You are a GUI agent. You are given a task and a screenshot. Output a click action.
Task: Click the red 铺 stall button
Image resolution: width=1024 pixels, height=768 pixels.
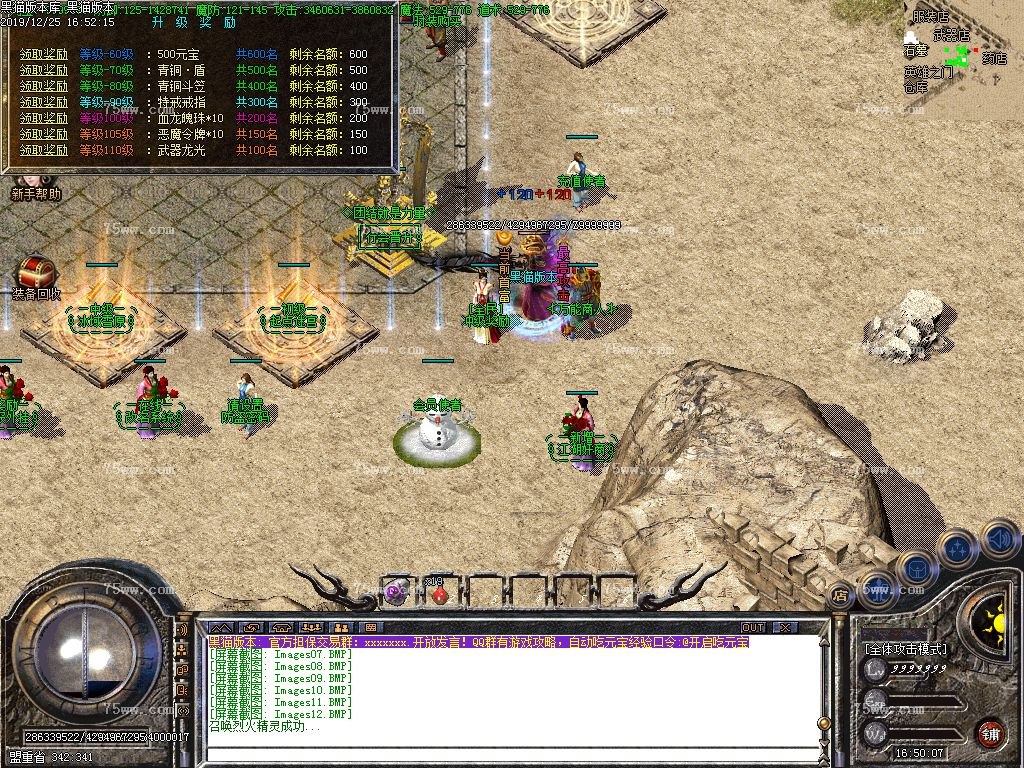pos(990,732)
